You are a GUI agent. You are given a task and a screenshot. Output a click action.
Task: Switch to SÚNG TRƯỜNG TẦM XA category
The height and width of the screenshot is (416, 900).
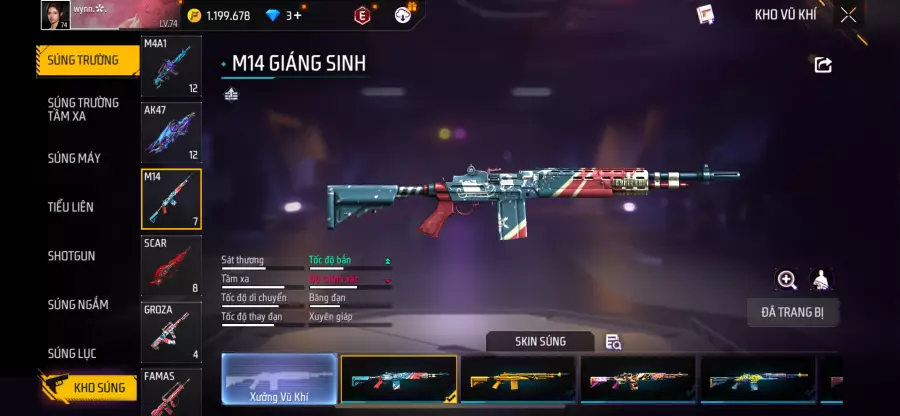tap(83, 109)
